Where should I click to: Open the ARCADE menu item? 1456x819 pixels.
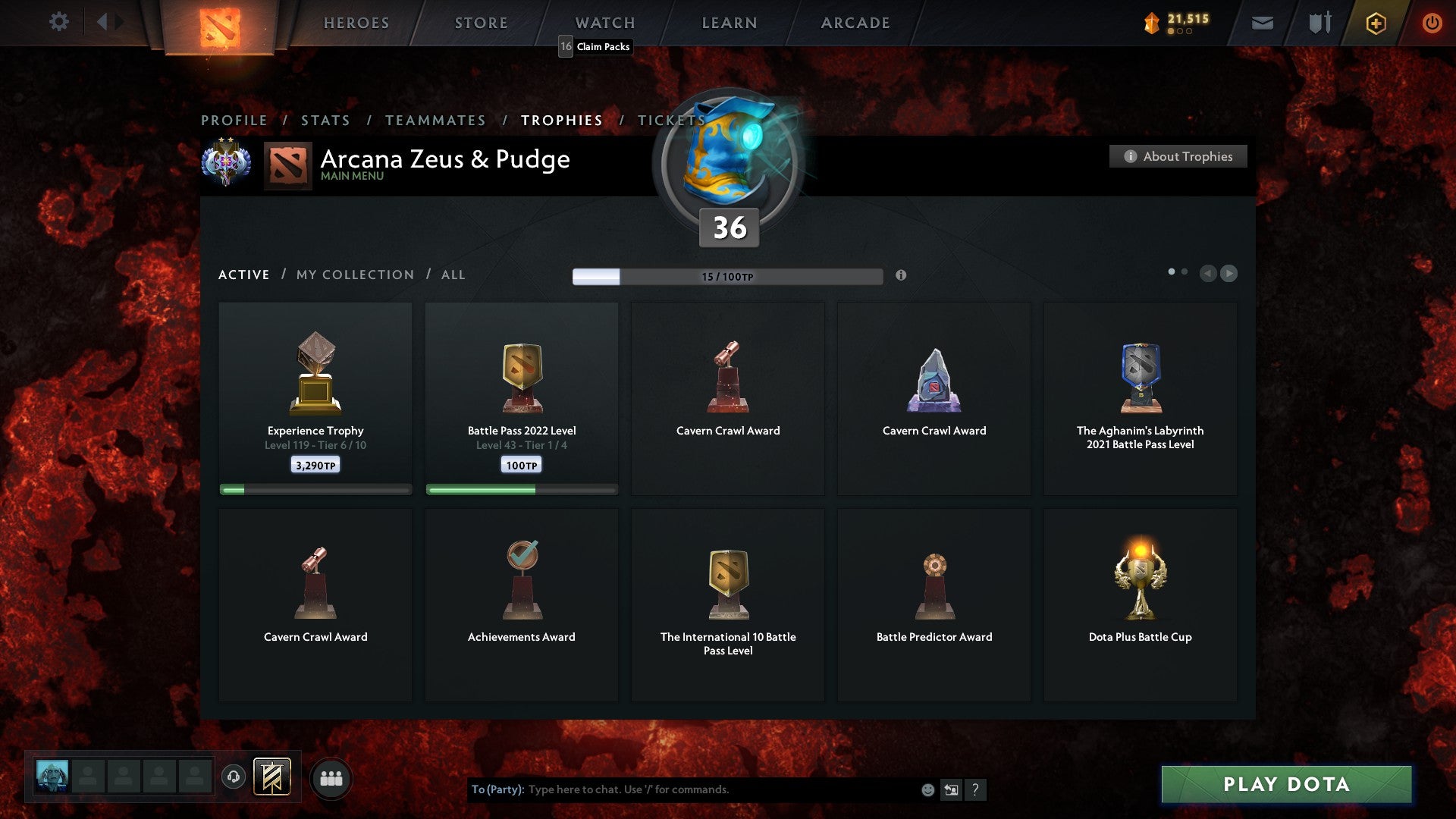click(x=855, y=23)
